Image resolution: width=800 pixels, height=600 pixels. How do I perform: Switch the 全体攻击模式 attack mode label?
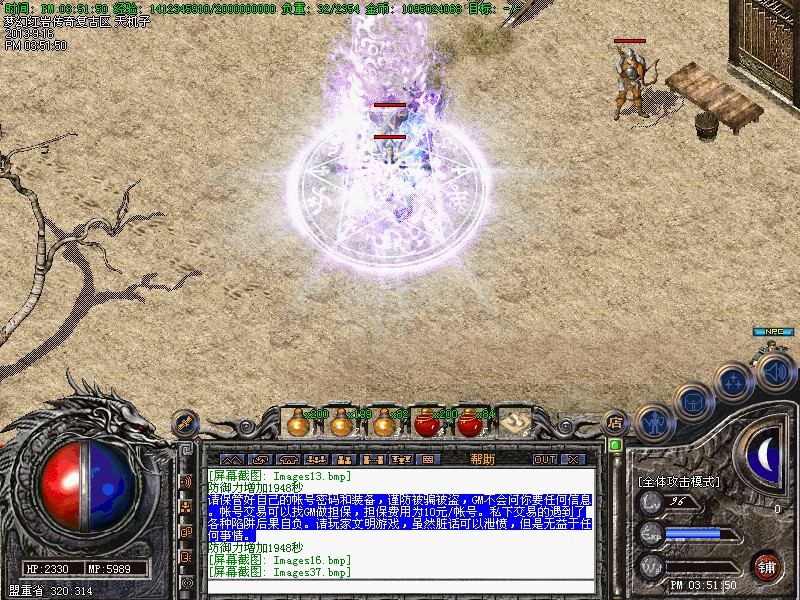click(x=679, y=481)
